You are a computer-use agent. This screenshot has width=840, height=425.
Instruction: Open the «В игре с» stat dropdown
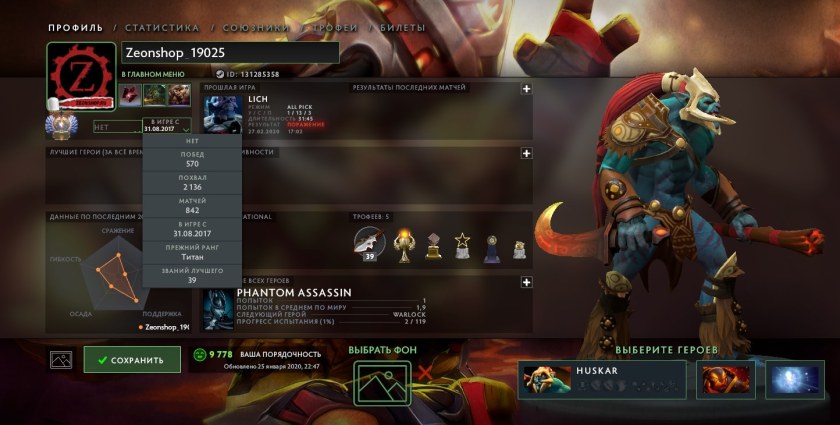[165, 126]
